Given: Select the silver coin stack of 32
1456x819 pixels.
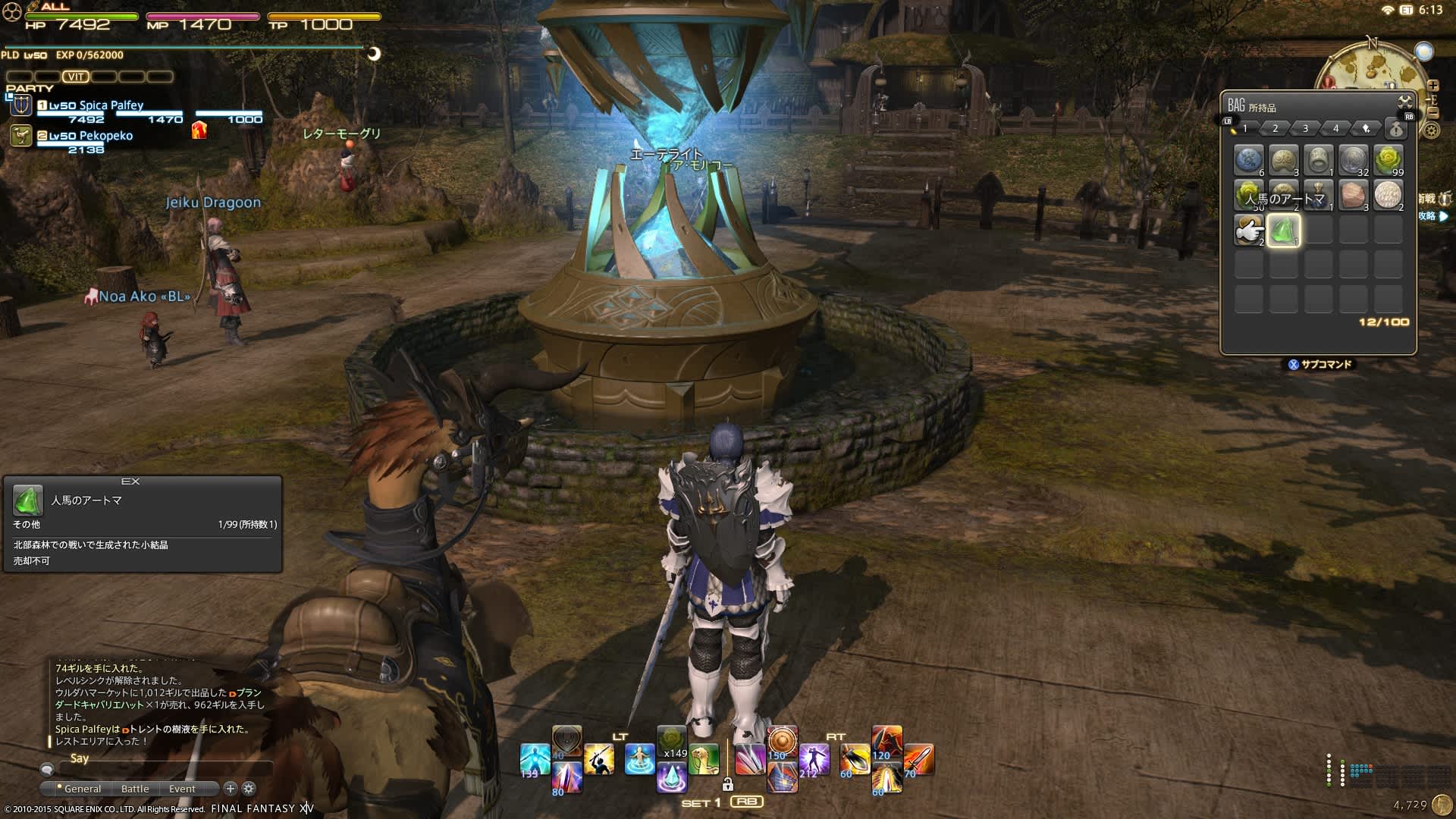Looking at the screenshot, I should click(1353, 160).
